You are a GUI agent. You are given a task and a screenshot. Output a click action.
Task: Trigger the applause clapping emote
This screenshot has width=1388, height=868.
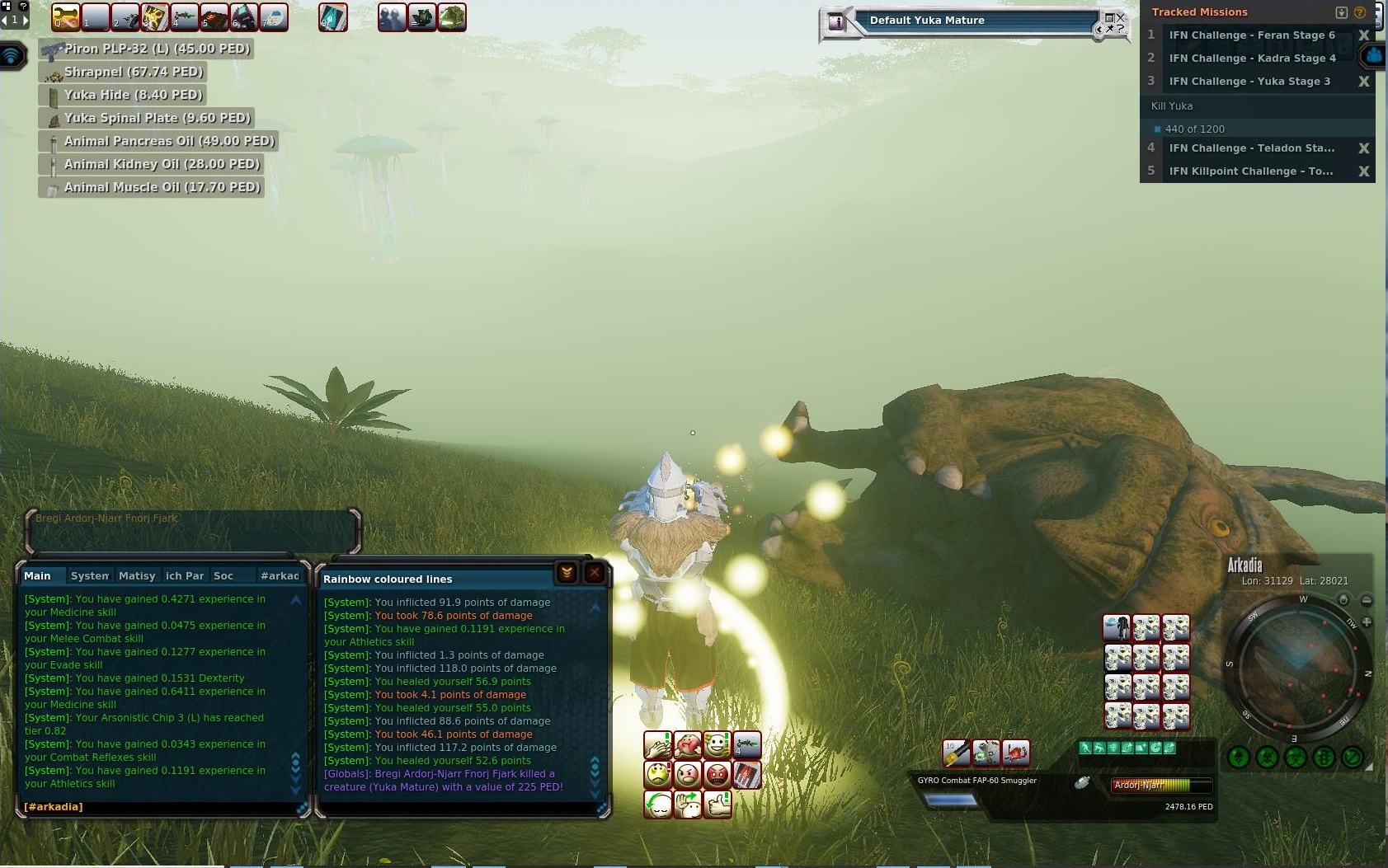657,745
